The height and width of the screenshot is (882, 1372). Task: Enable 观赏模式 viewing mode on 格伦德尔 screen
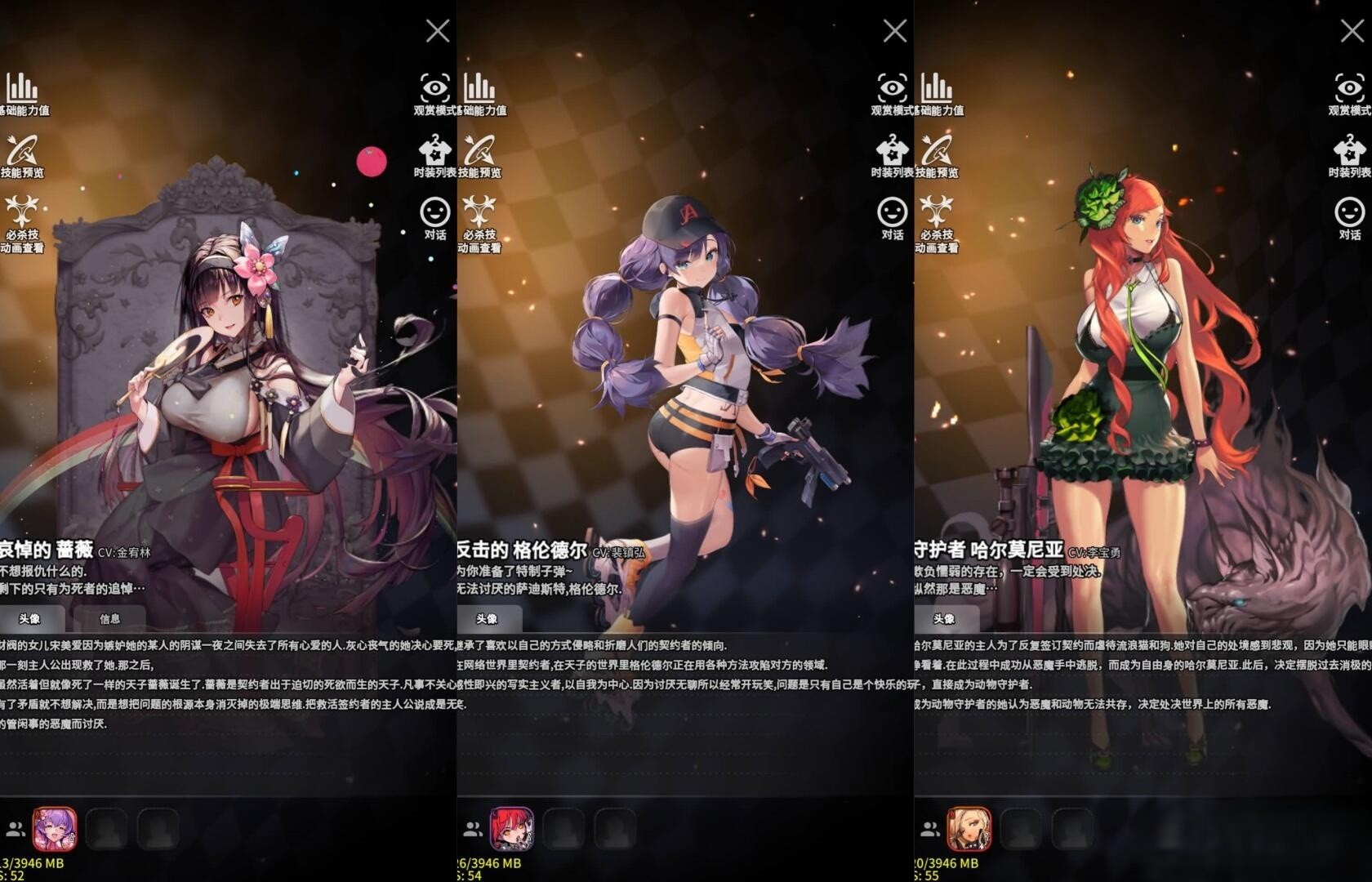[x=893, y=90]
